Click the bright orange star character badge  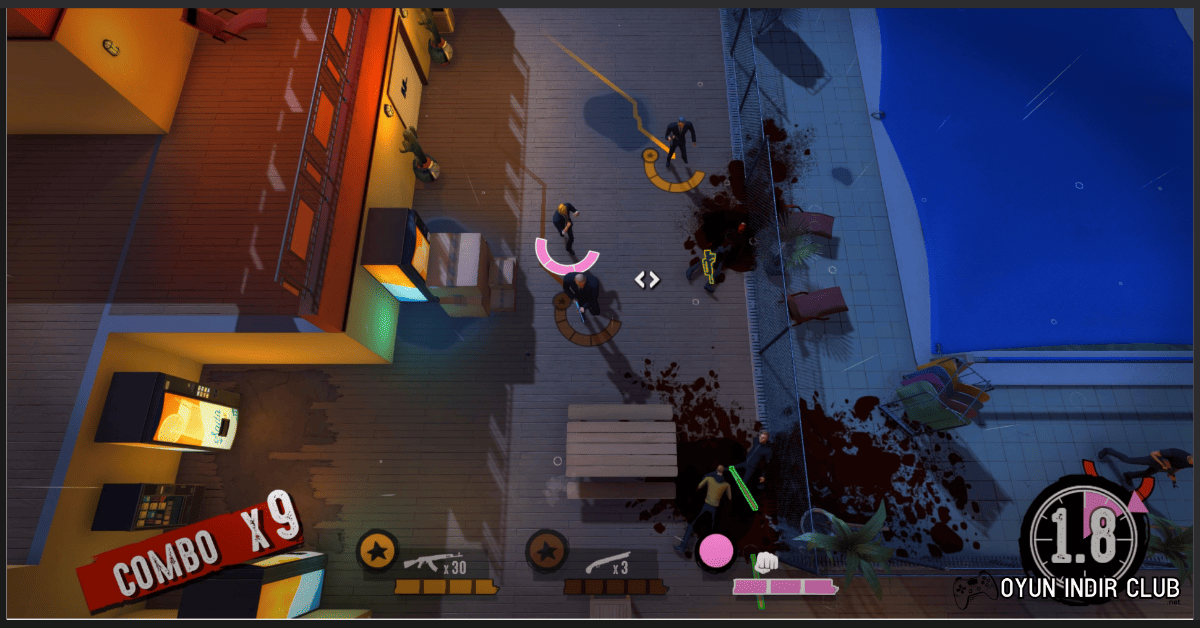(376, 550)
